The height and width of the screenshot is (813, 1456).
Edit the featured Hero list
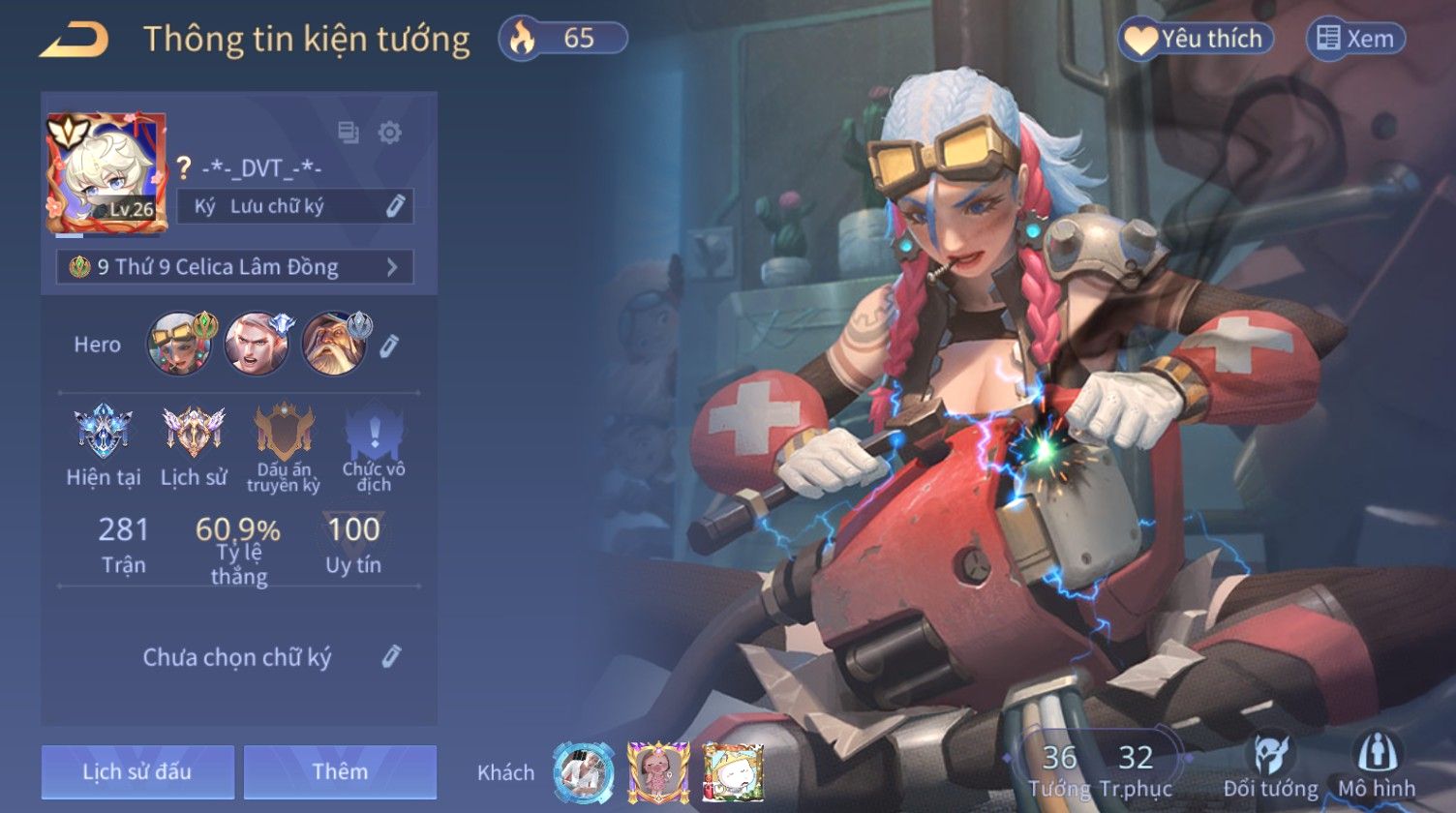389,346
